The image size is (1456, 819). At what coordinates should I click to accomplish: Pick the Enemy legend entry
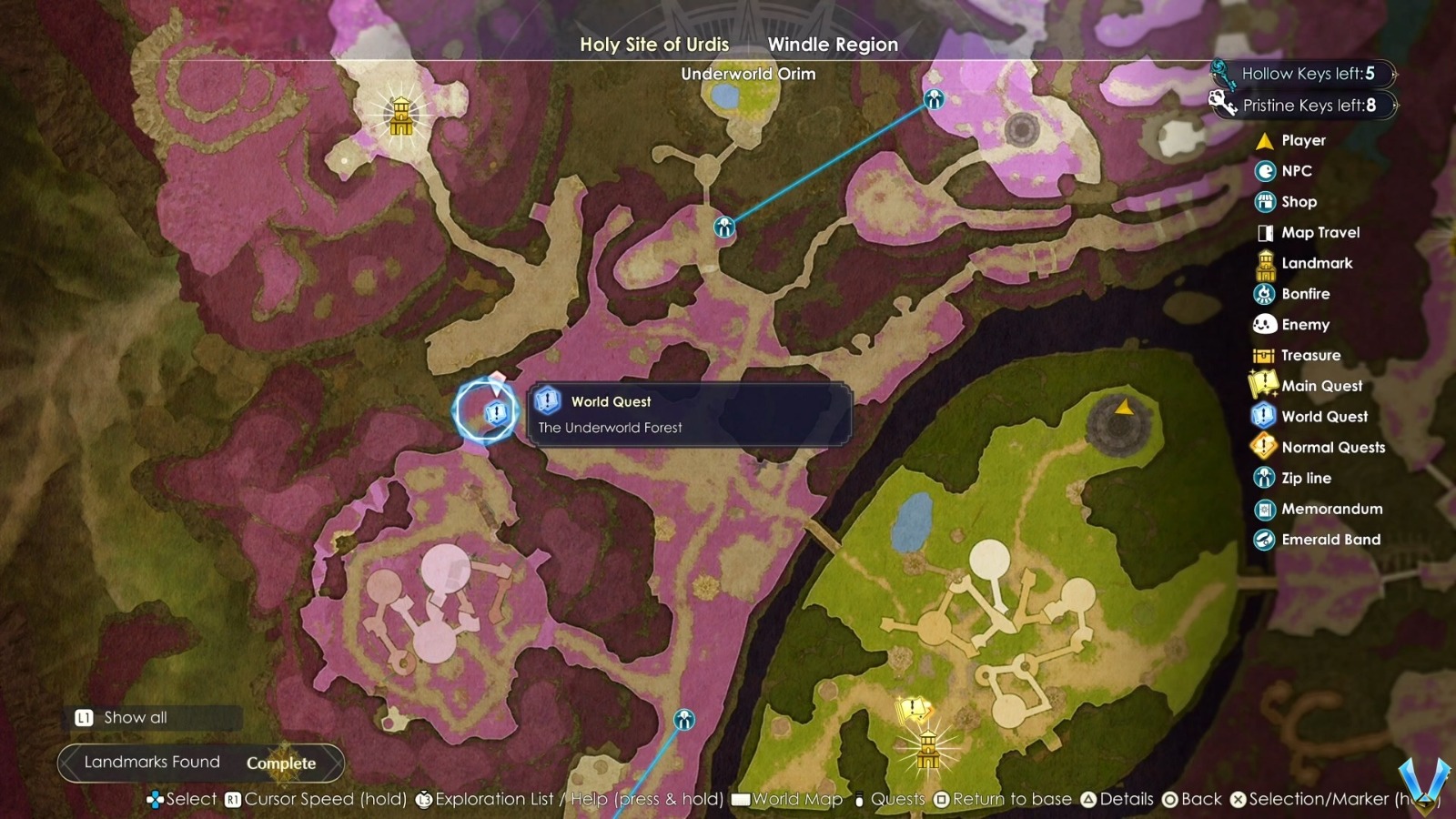(1305, 325)
